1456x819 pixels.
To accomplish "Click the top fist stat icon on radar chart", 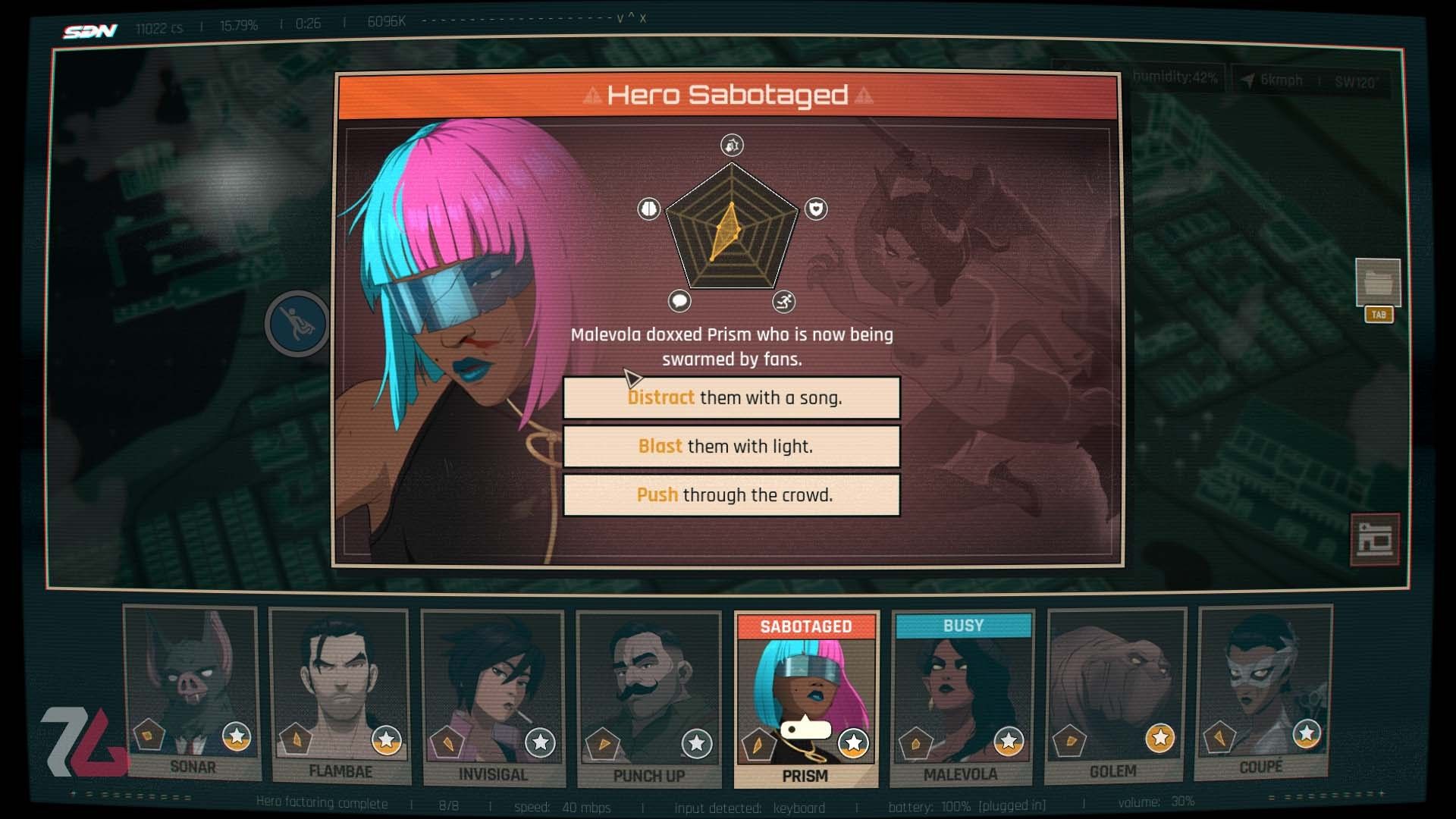I will coord(732,145).
